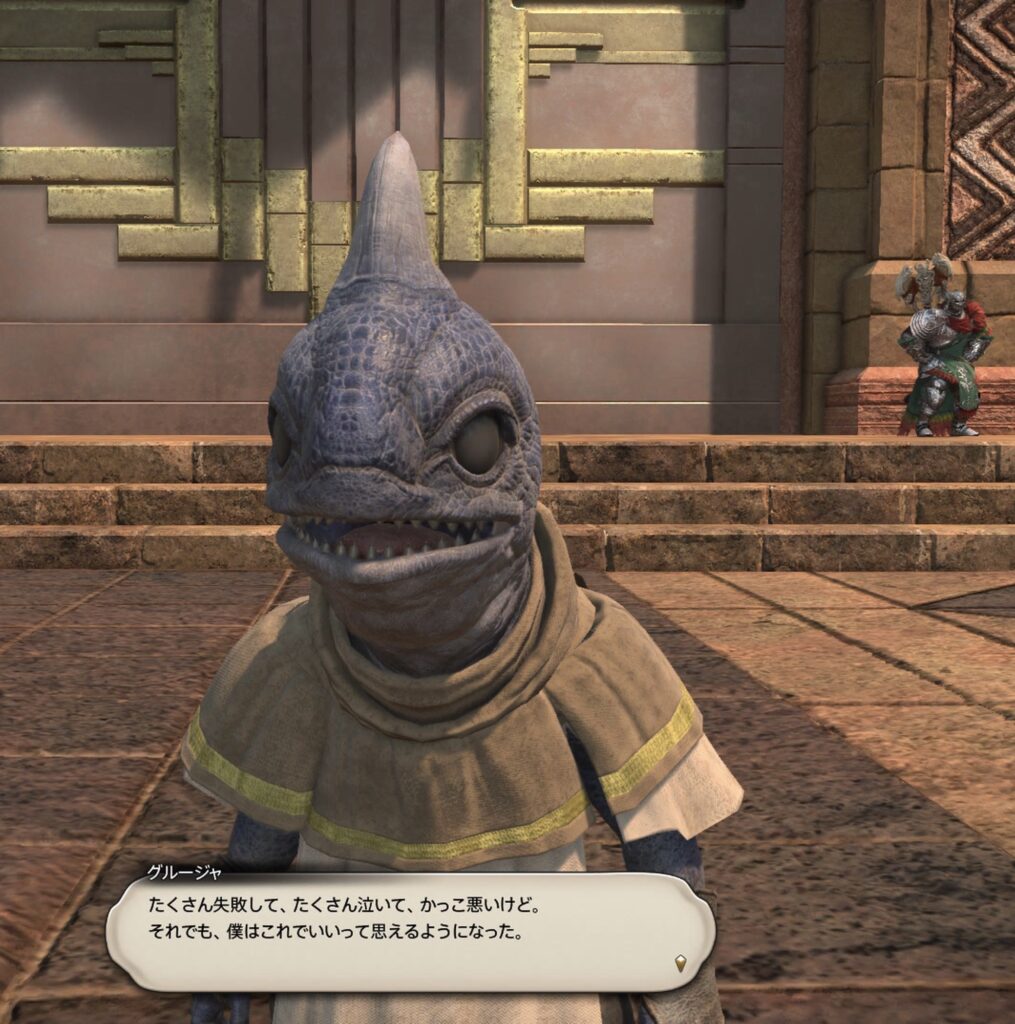Click グルージャ's dialogue box to continue
This screenshot has height=1024, width=1015.
tap(410, 932)
